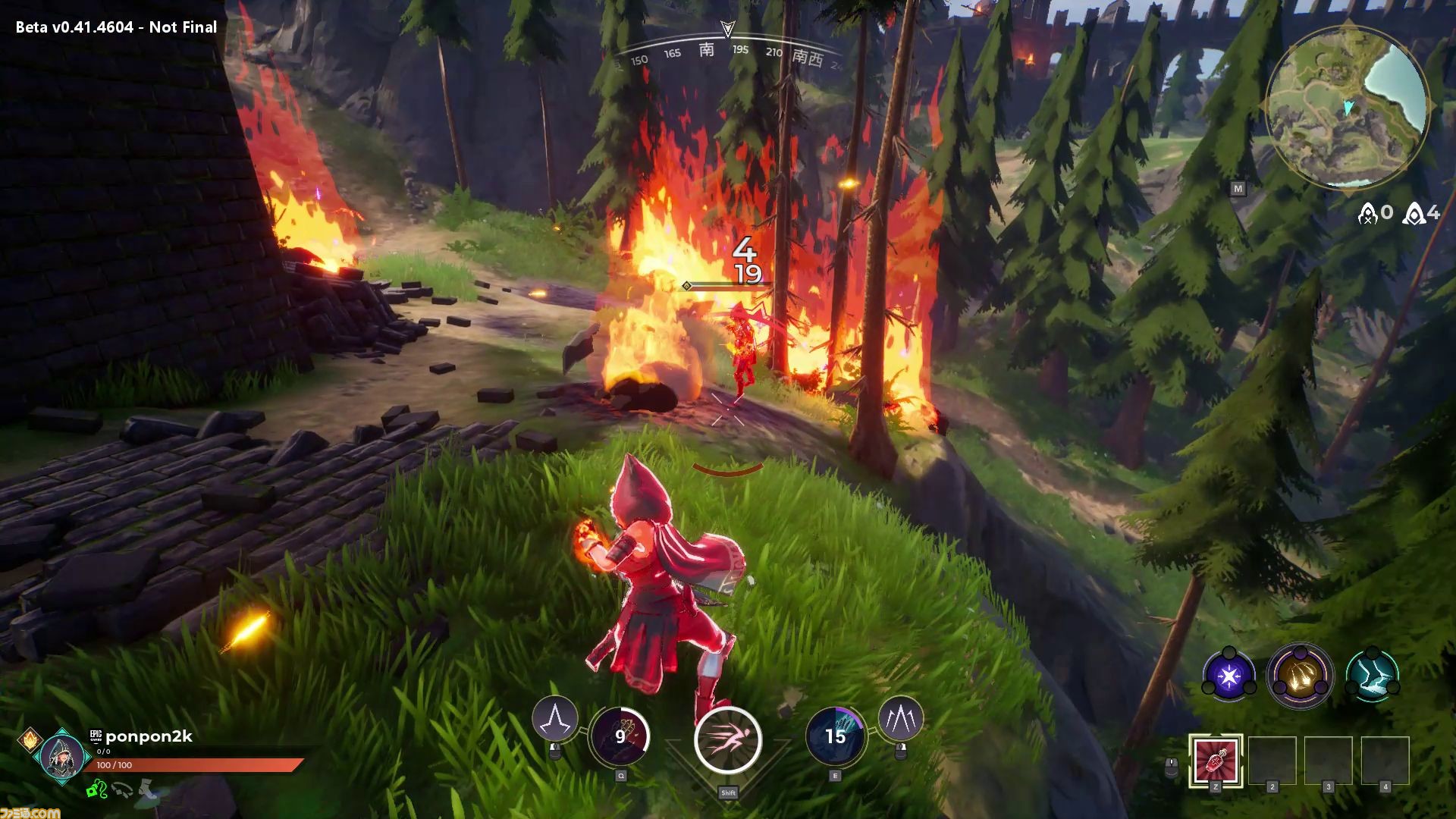
Task: Cast the single-spike primary gauntlet spell
Action: pos(554,718)
